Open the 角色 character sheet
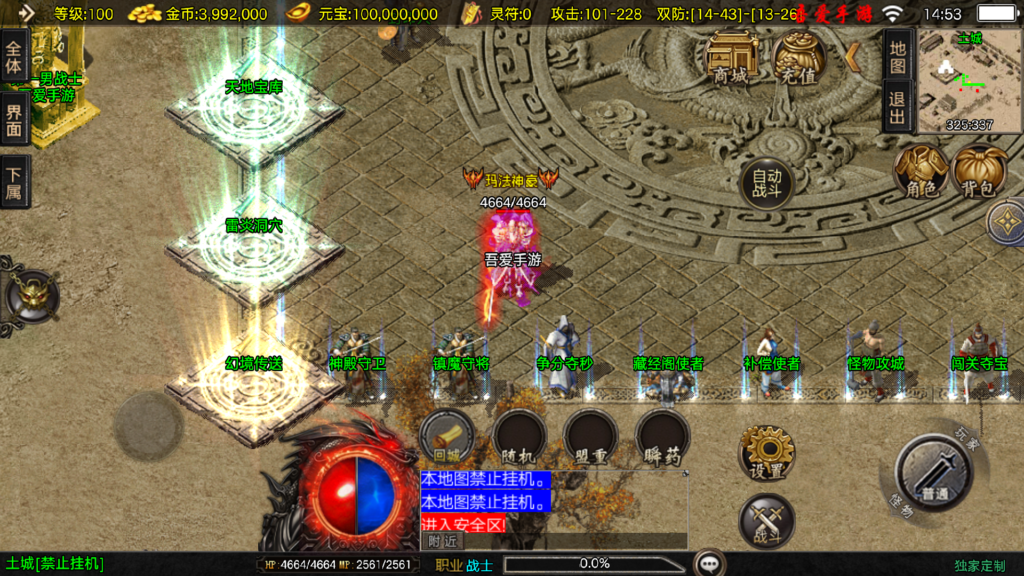Screen dimensions: 1024x576 [920, 170]
